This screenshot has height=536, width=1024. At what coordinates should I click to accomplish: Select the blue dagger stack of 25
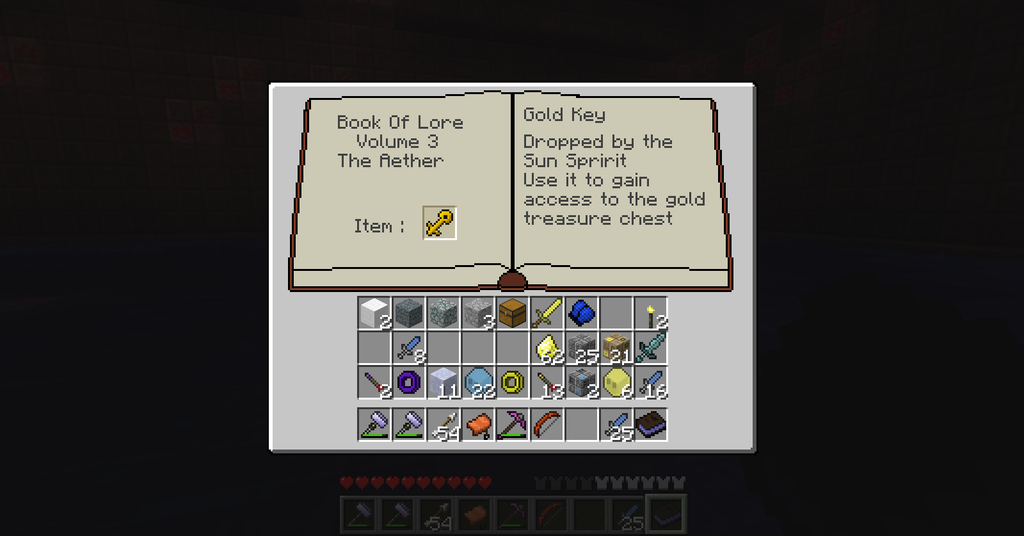(x=616, y=424)
